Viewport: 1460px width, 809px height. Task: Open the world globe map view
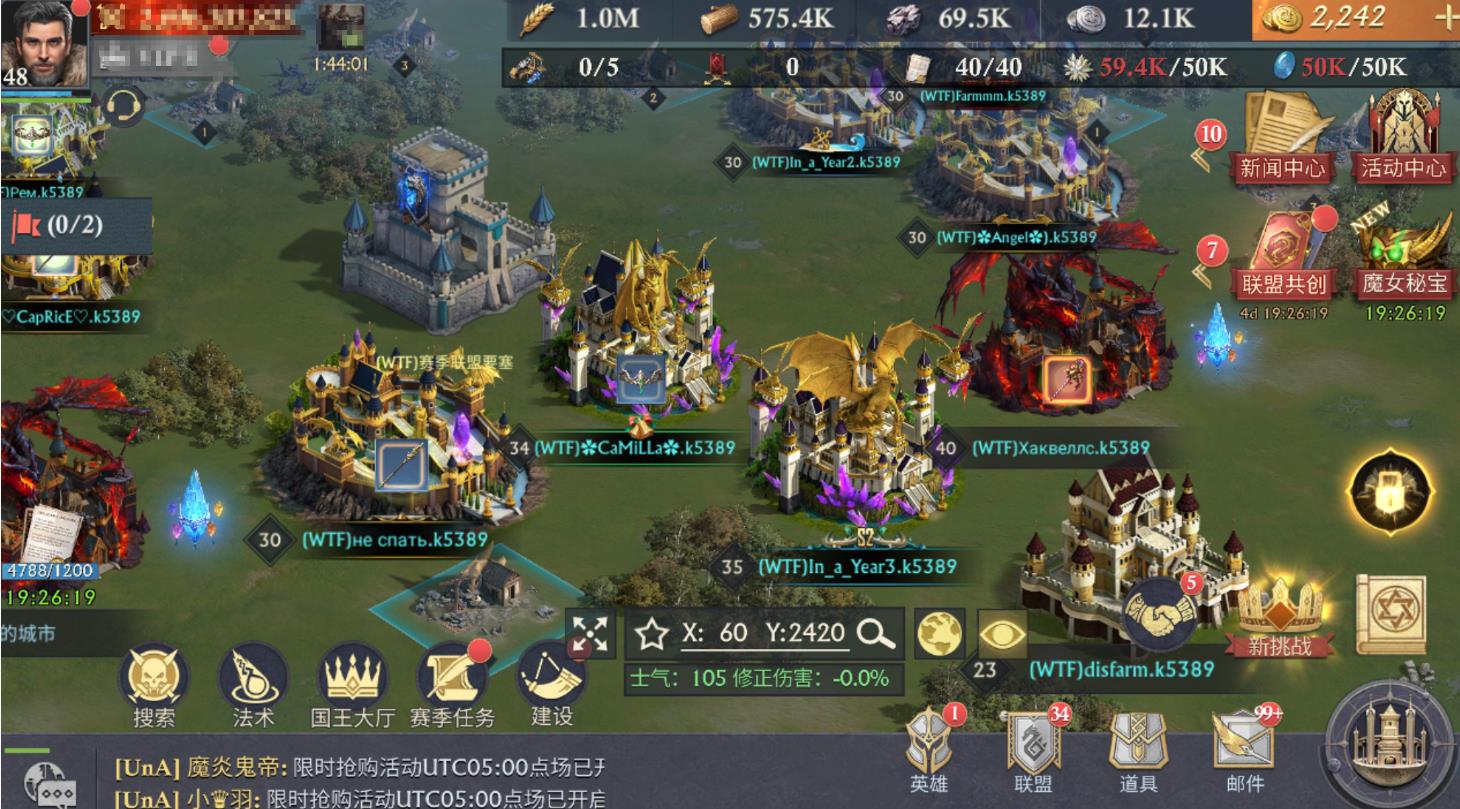[940, 633]
